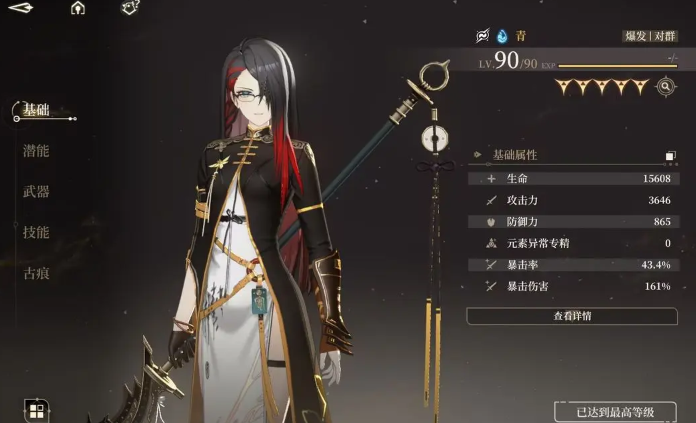Screen dimensions: 696x423
Task: Open the four-square grid icon
Action: click(36, 410)
